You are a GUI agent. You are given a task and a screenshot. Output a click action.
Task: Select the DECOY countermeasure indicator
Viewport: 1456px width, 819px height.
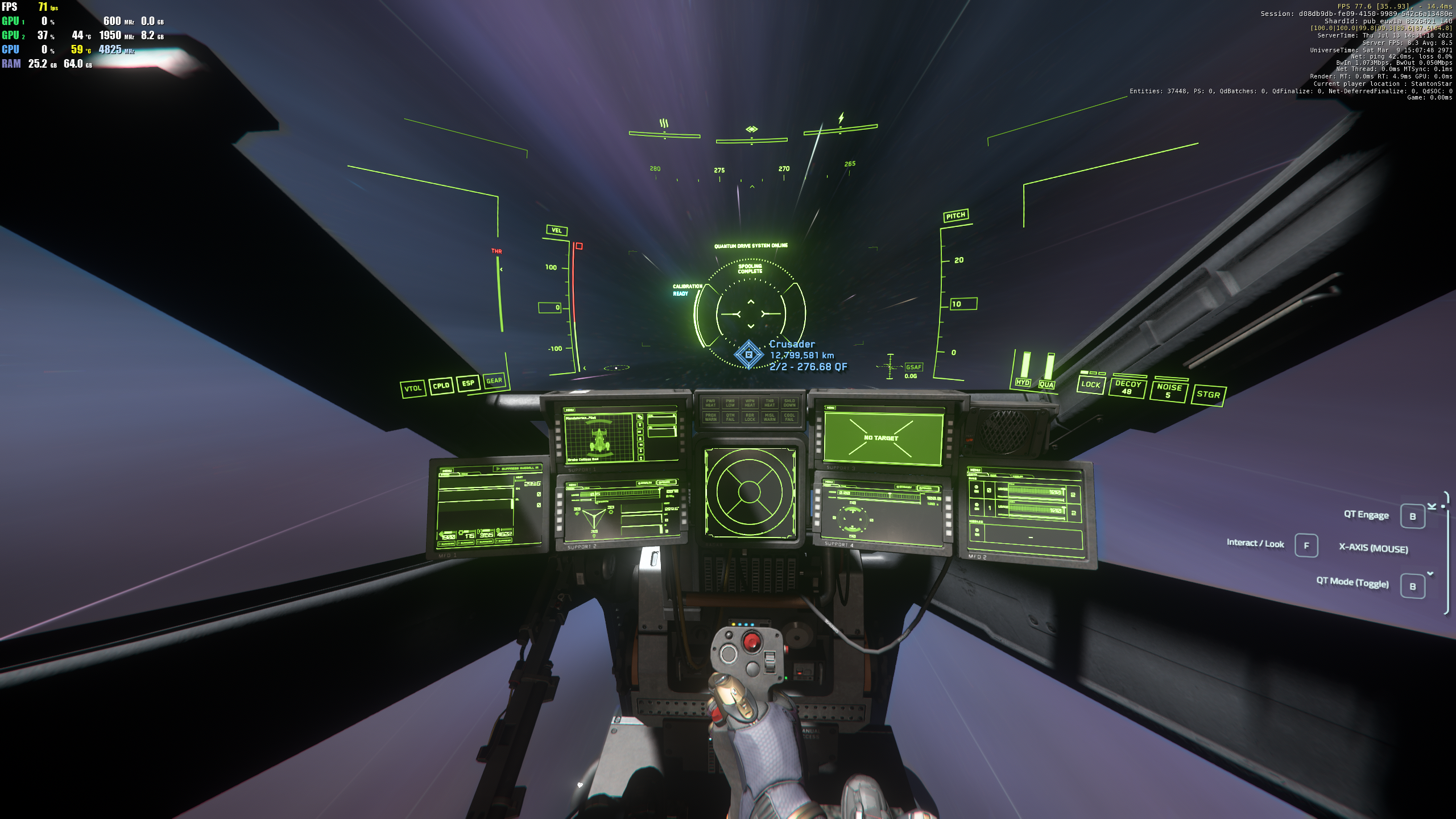(1127, 387)
